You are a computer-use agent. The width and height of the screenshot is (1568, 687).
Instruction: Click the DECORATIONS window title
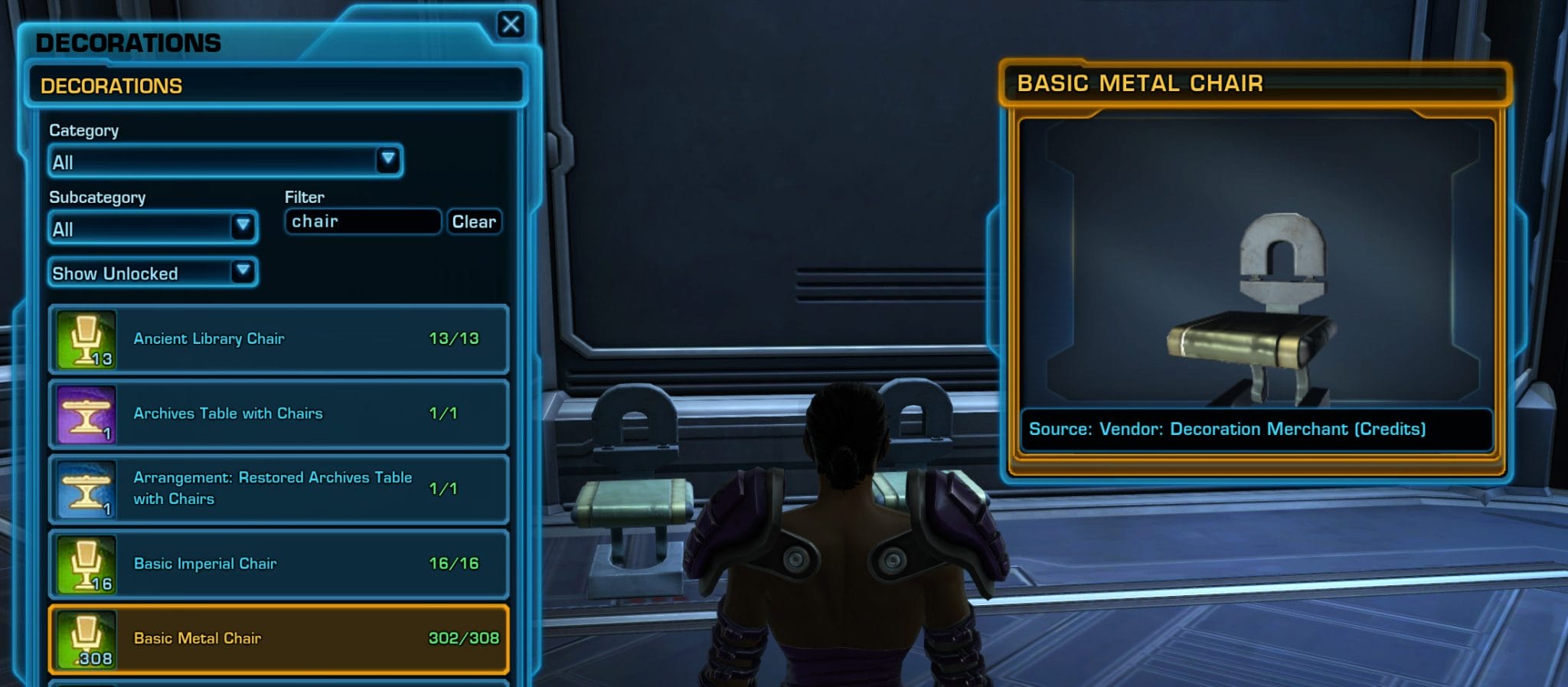tap(129, 43)
